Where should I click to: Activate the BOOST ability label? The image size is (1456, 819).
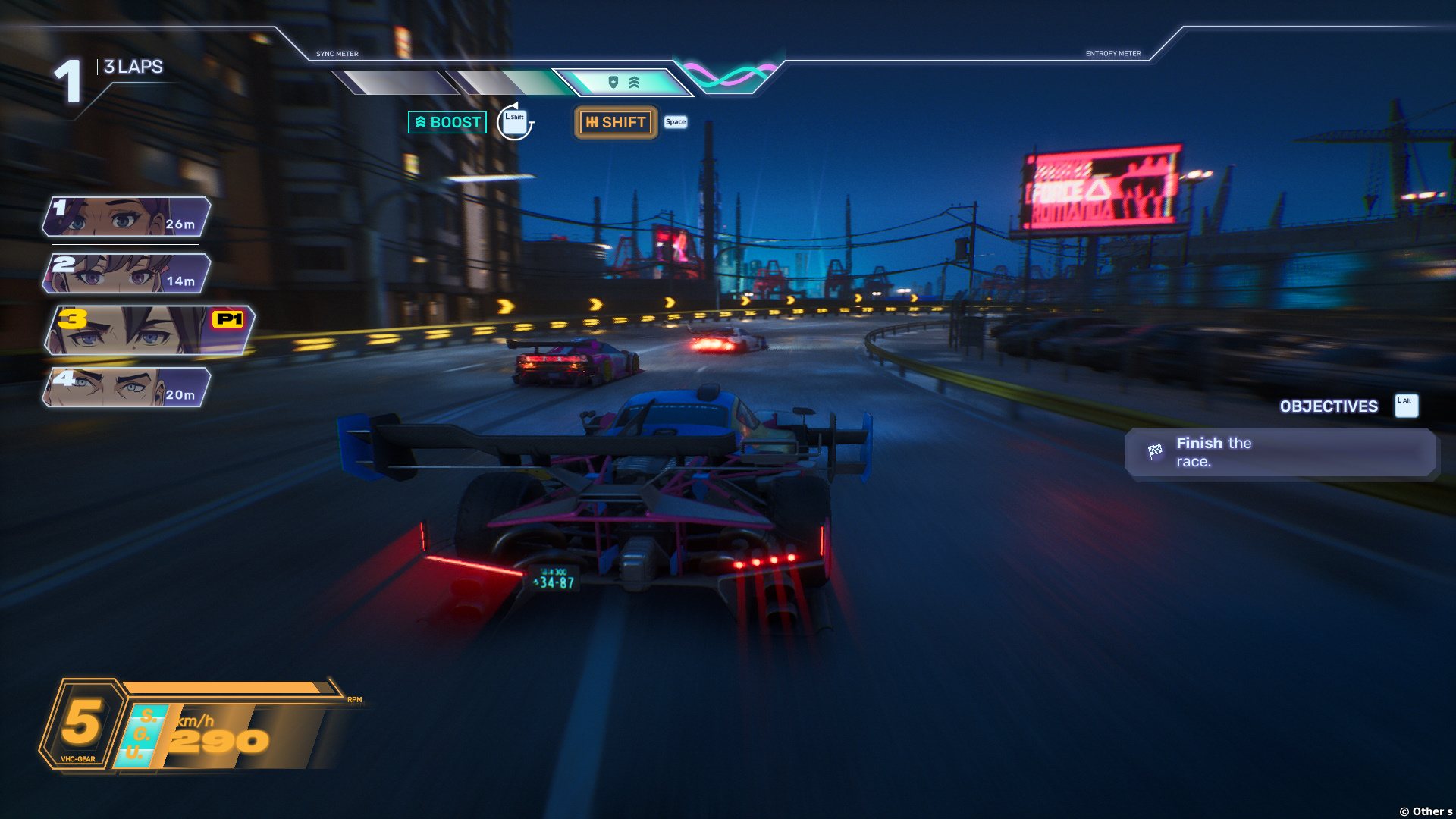447,122
